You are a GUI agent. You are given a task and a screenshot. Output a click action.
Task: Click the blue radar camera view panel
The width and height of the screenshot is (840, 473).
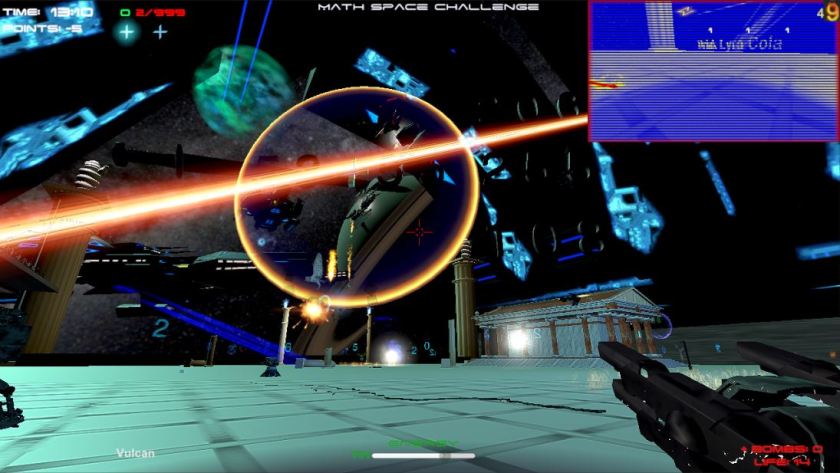[713, 71]
